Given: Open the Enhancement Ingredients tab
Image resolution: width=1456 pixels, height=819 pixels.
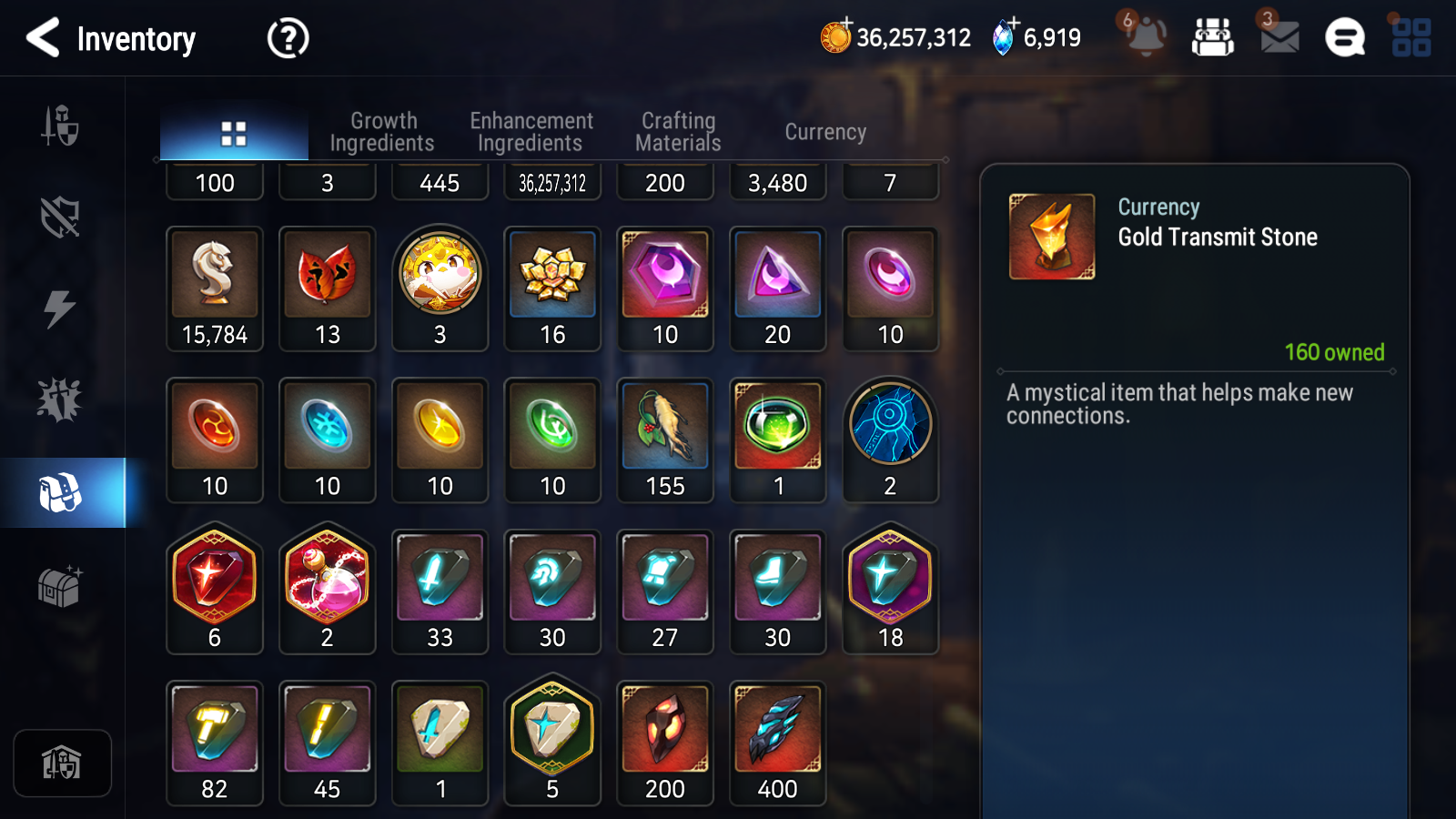Looking at the screenshot, I should [531, 132].
